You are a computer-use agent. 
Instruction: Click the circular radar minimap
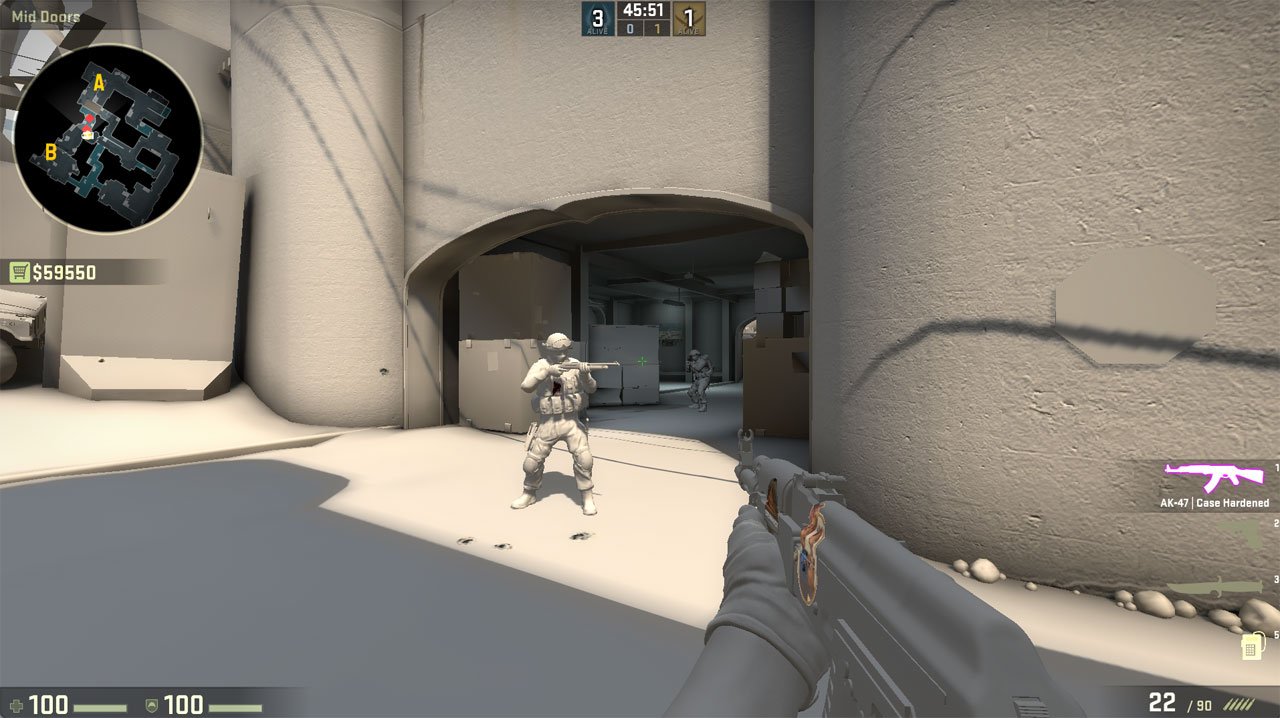(x=108, y=138)
